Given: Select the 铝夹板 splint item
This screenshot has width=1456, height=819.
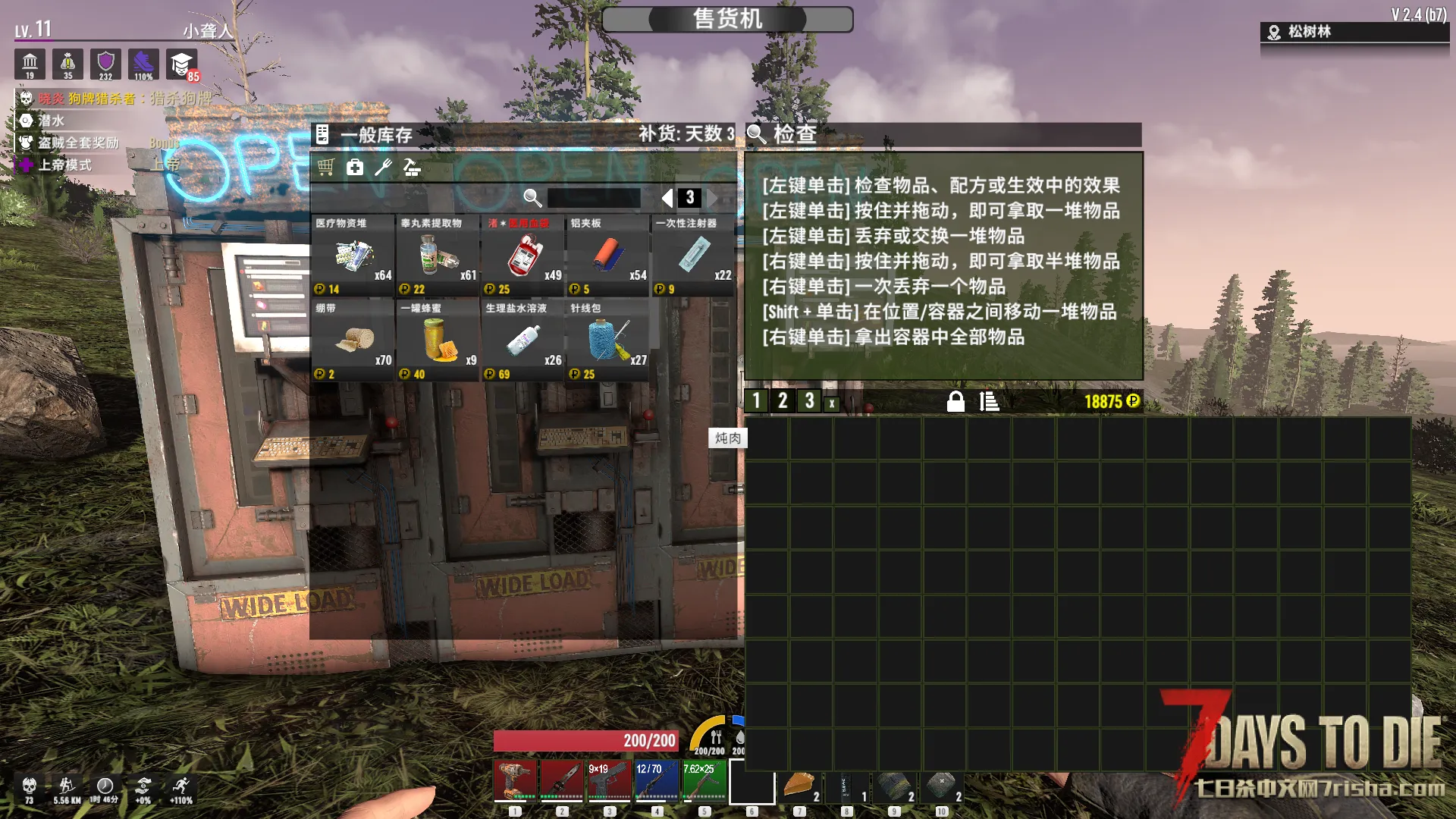Looking at the screenshot, I should pos(607,256).
